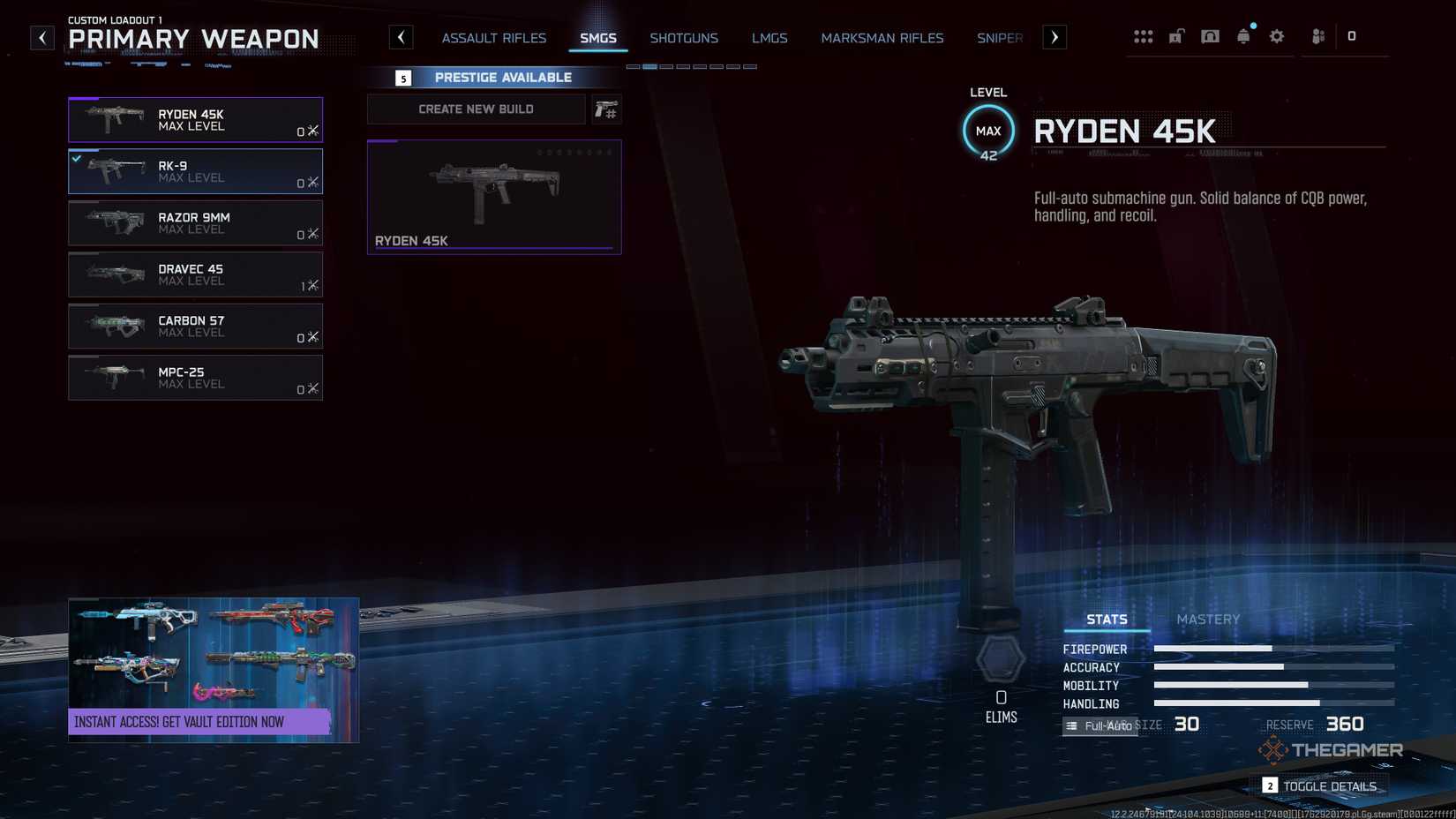Switch to the SHOTGUNS tab
This screenshot has width=1456, height=819.
(x=684, y=38)
